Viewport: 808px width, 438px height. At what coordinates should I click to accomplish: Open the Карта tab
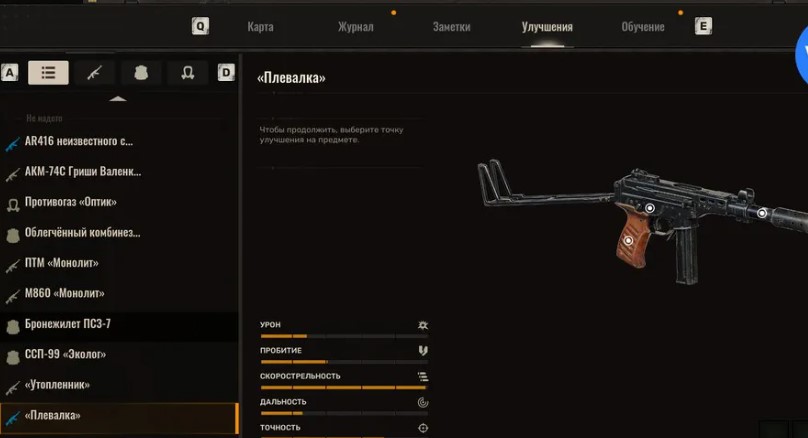click(x=260, y=27)
